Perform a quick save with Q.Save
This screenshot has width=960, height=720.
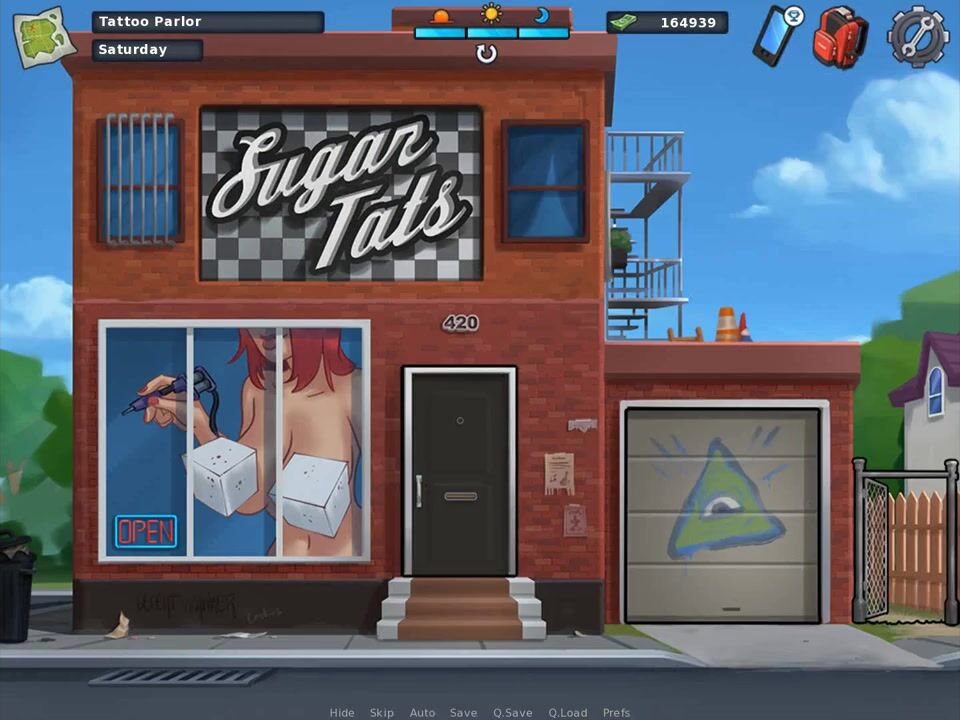click(512, 713)
